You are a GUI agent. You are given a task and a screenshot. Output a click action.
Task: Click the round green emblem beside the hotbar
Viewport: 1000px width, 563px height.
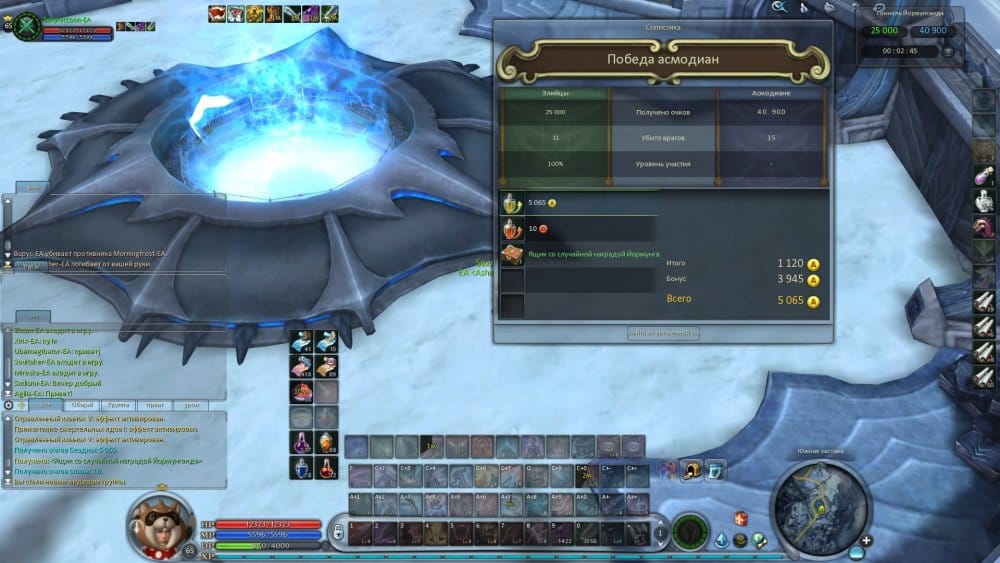pyautogui.click(x=689, y=530)
